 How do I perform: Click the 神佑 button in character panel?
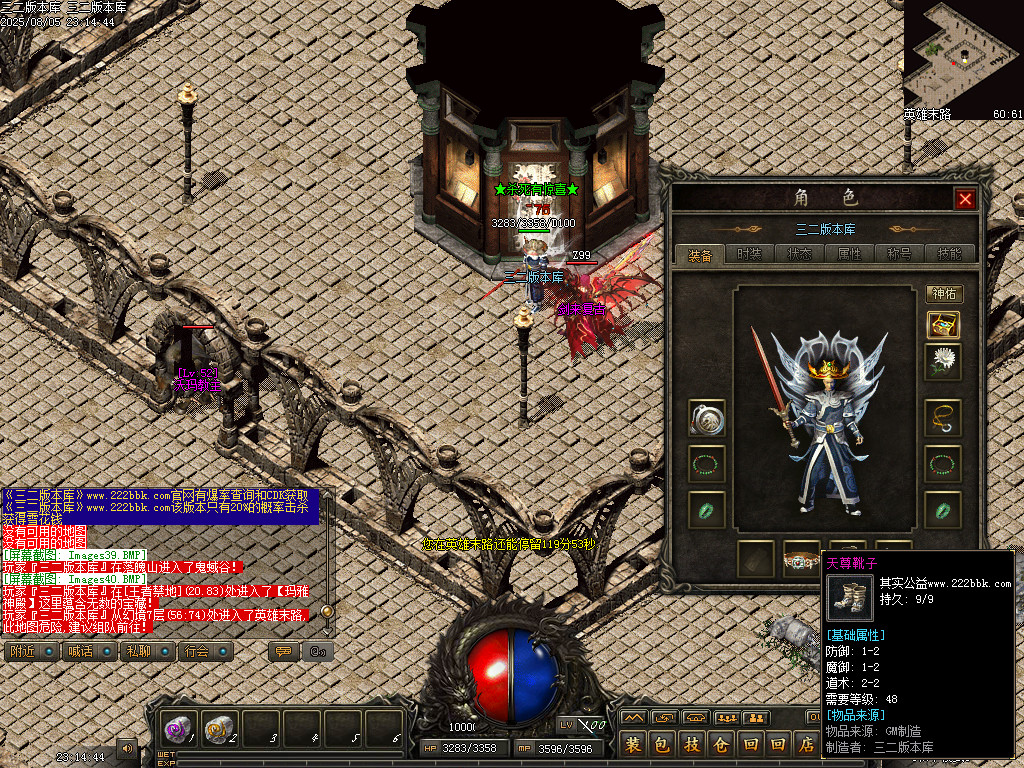click(x=944, y=294)
